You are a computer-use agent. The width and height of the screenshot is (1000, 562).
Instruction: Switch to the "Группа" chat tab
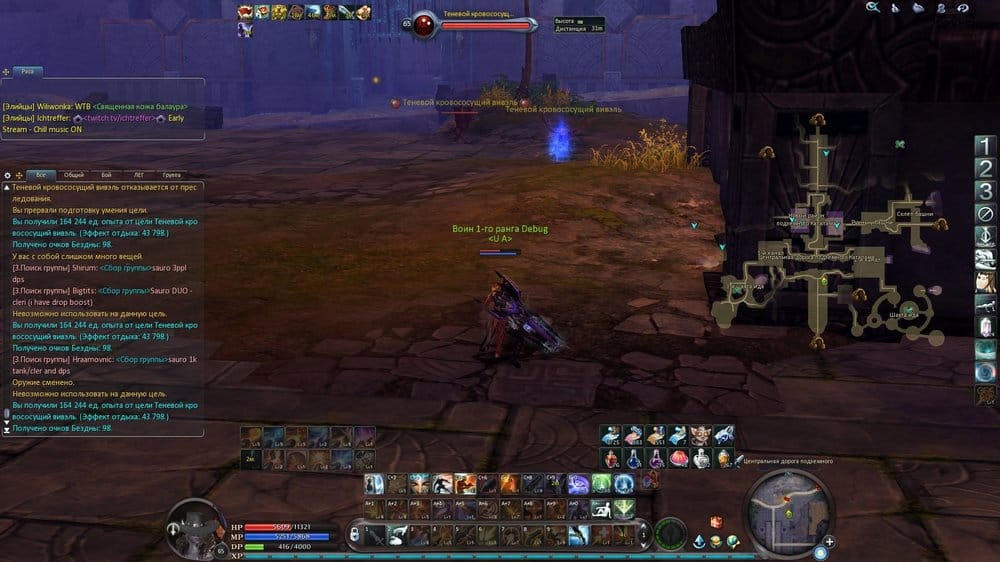tap(171, 174)
